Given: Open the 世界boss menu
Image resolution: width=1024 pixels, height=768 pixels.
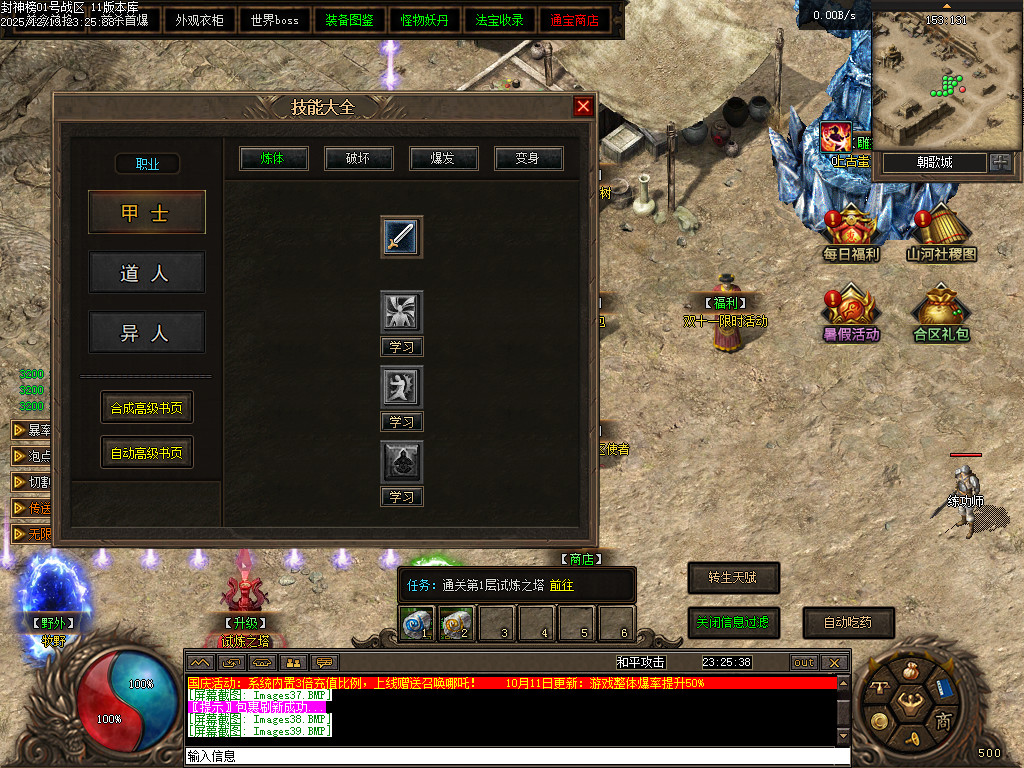Looking at the screenshot, I should (275, 20).
